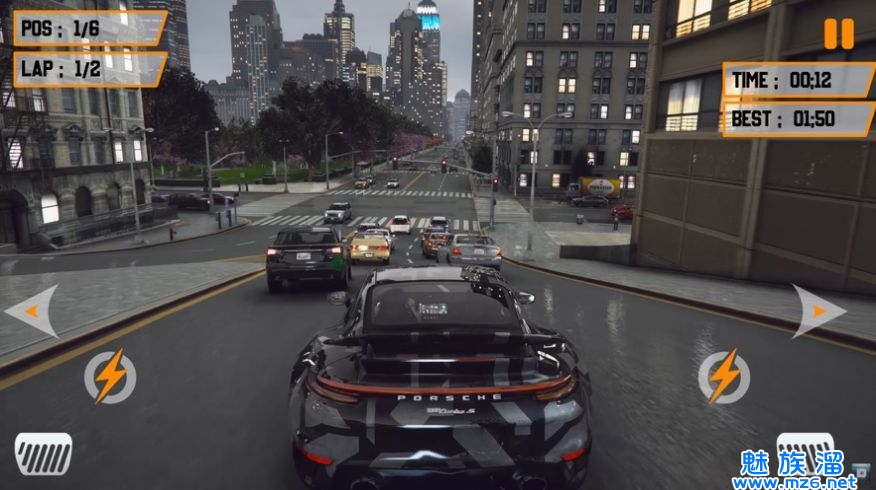The width and height of the screenshot is (876, 490).
Task: Tap the brake pedal under the left arrow
Action: pyautogui.click(x=43, y=453)
